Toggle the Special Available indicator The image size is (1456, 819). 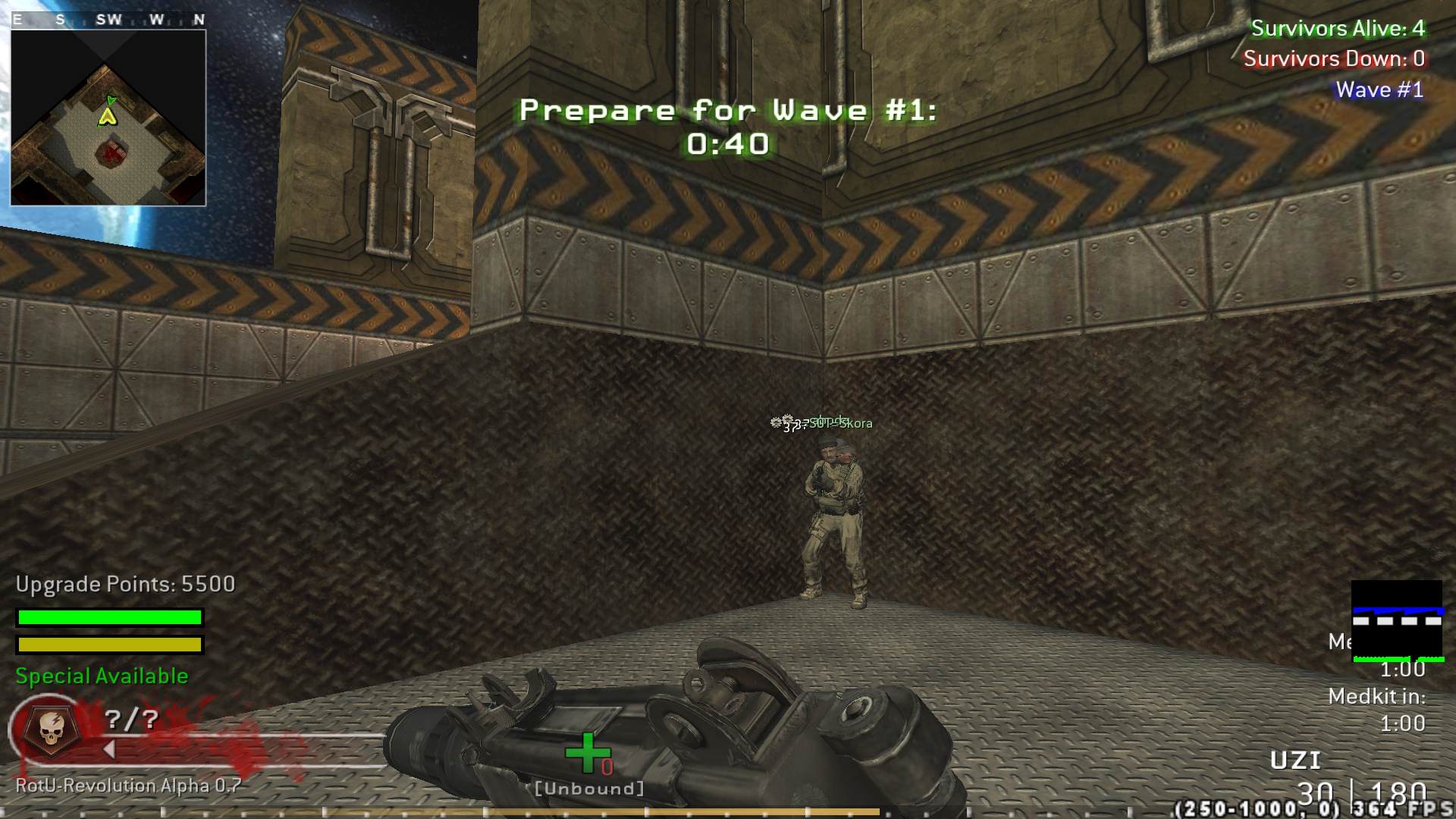click(101, 675)
